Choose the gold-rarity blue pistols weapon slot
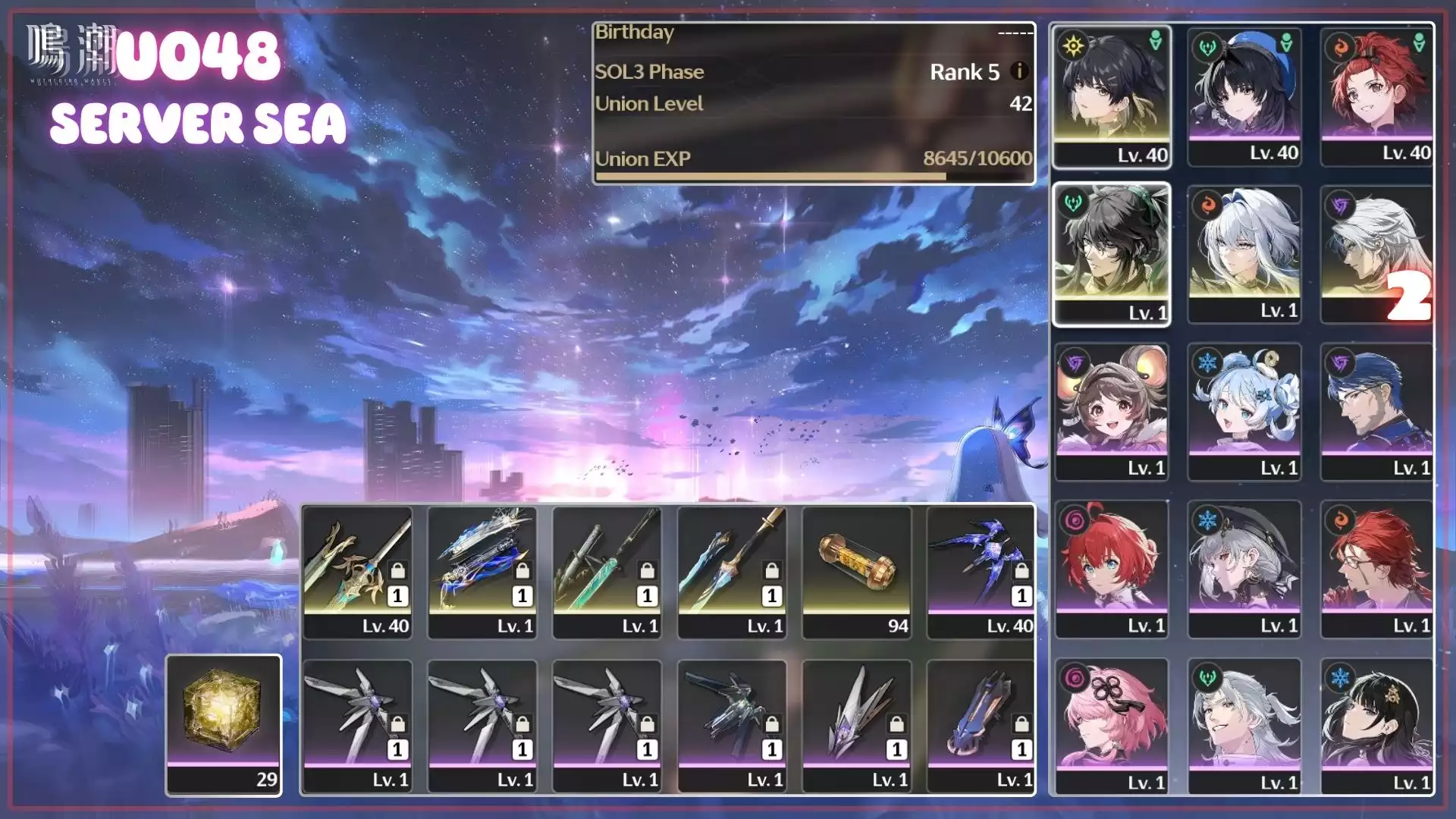Image resolution: width=1456 pixels, height=819 pixels. coord(482,572)
